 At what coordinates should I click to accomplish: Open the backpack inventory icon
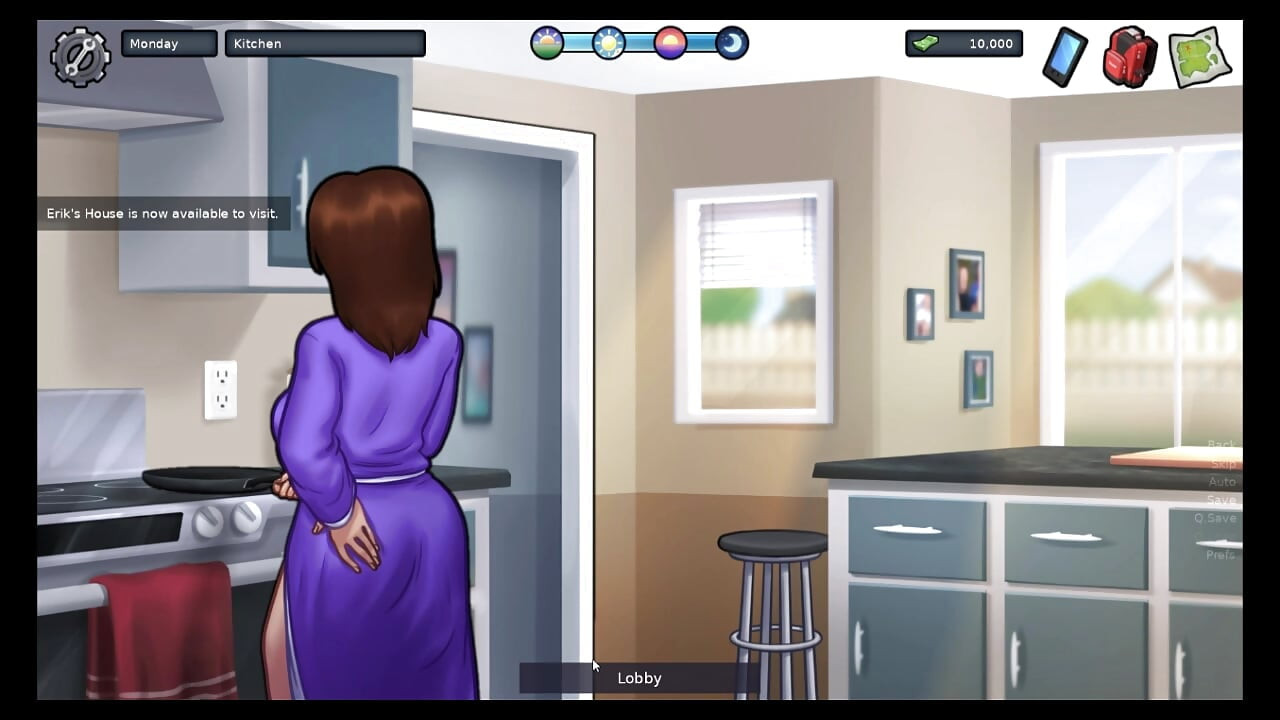pos(1129,57)
